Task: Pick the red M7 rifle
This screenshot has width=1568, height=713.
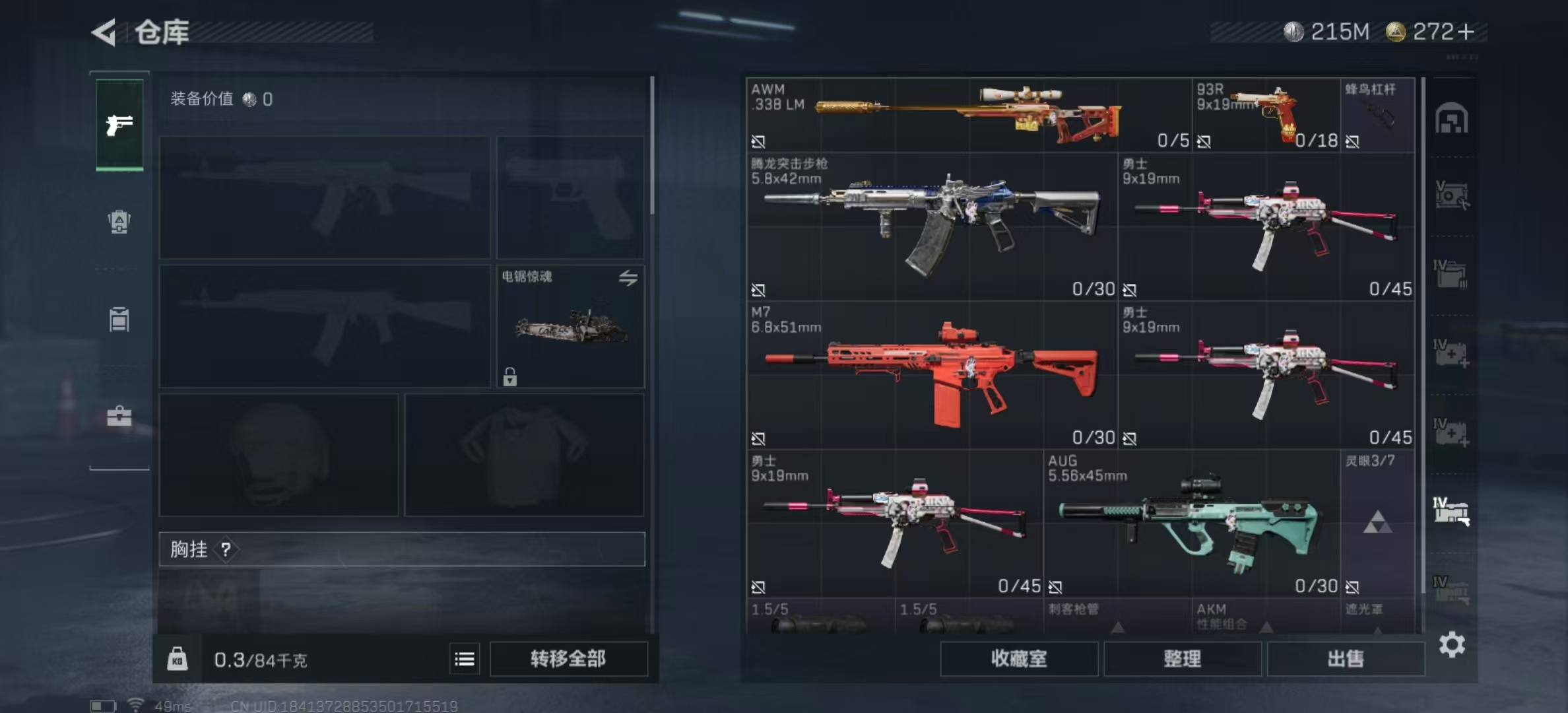Action: tap(931, 375)
